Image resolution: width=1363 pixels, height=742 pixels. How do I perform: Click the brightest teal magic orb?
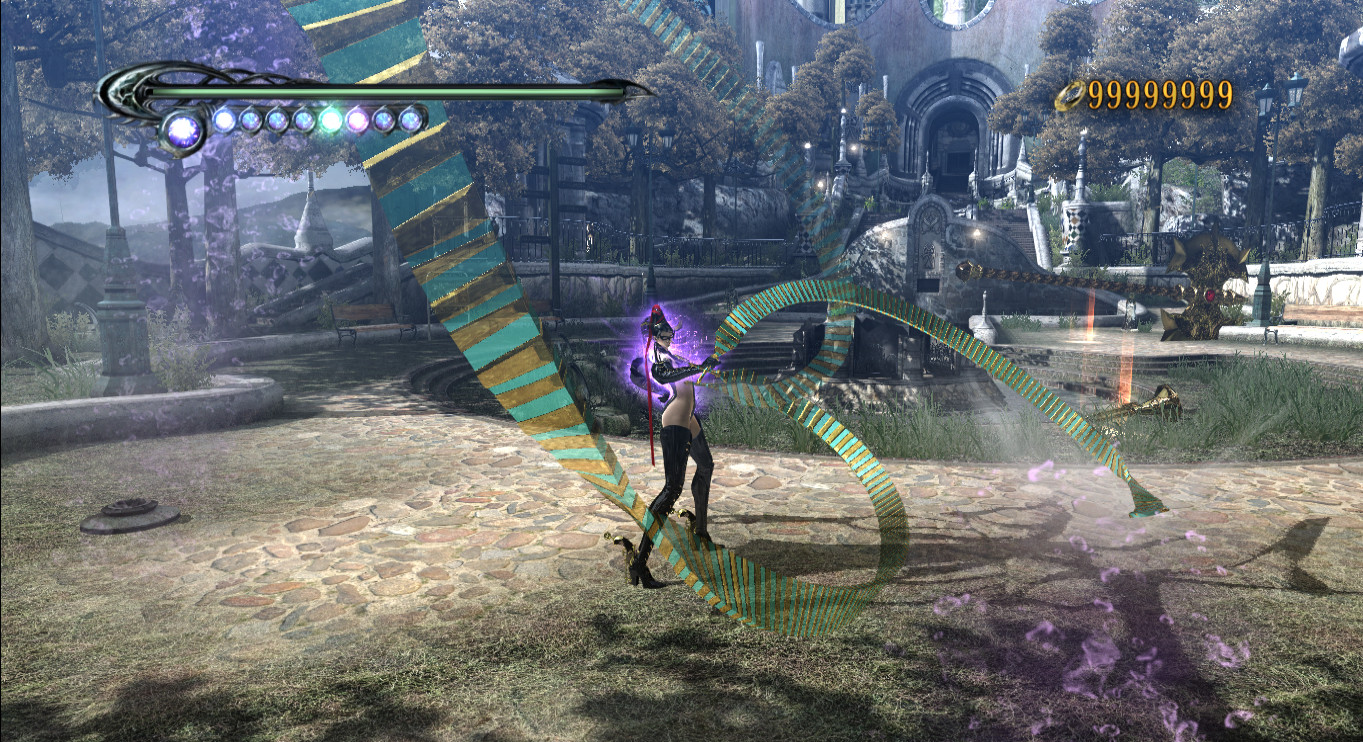[330, 118]
